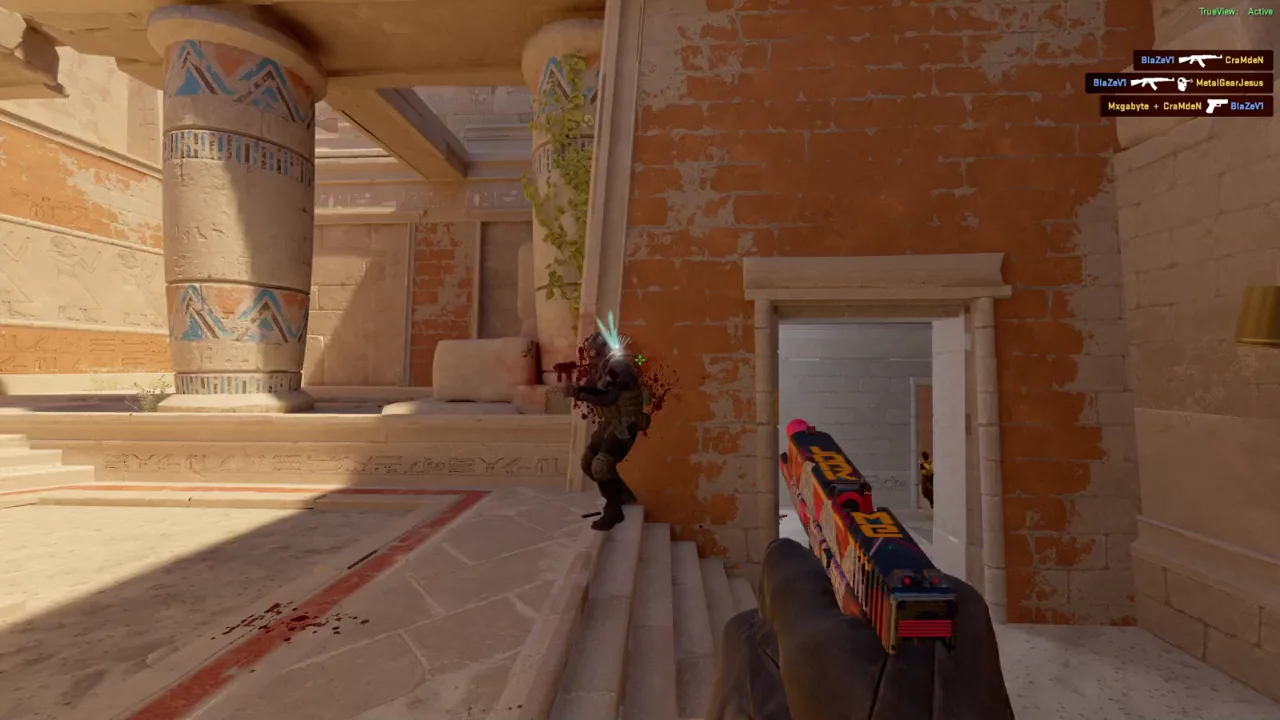Click the AK-47 icon in the MetalGearJesus kill row

coord(1152,83)
